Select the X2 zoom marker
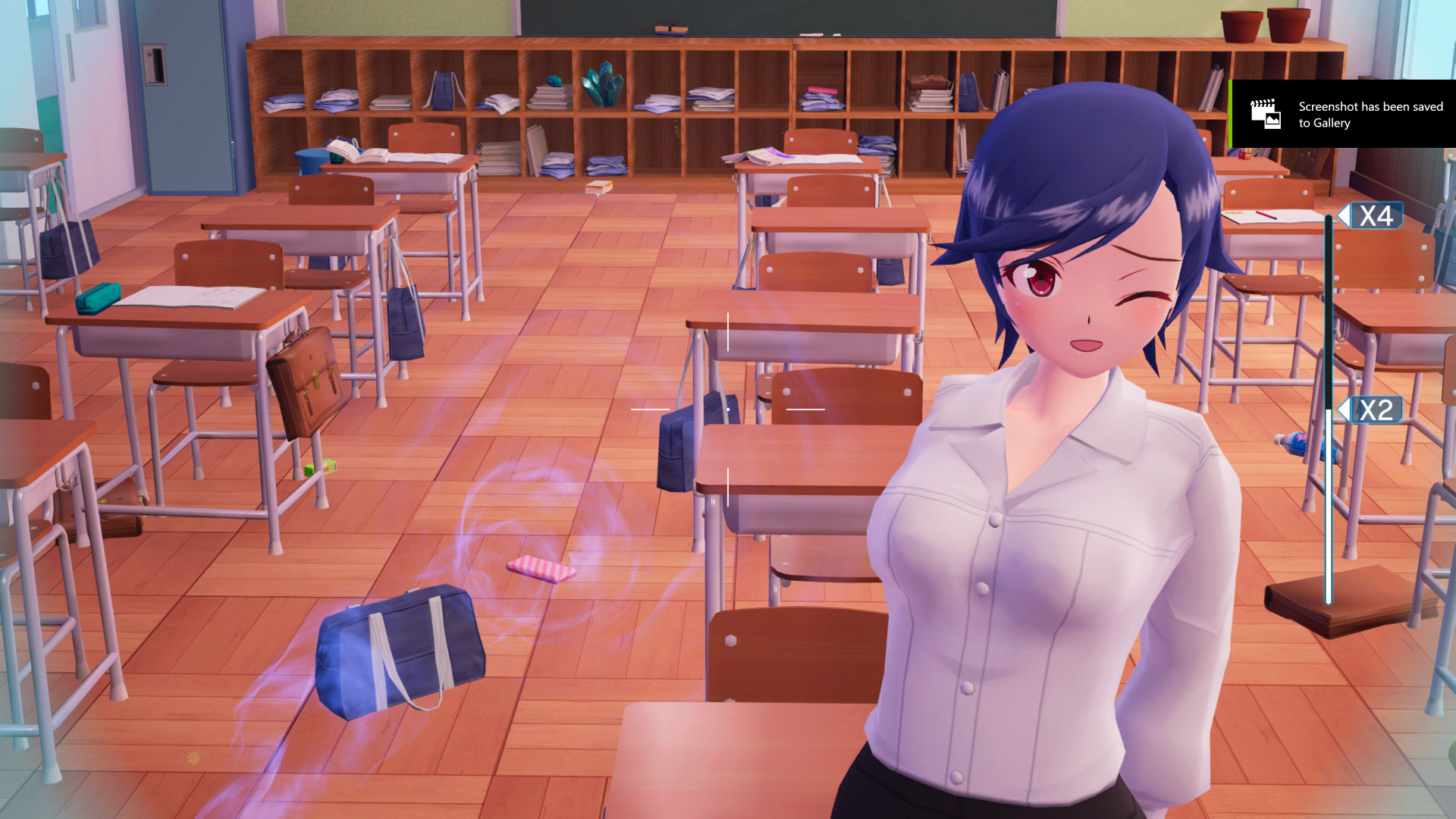The image size is (1456, 819). click(x=1374, y=410)
